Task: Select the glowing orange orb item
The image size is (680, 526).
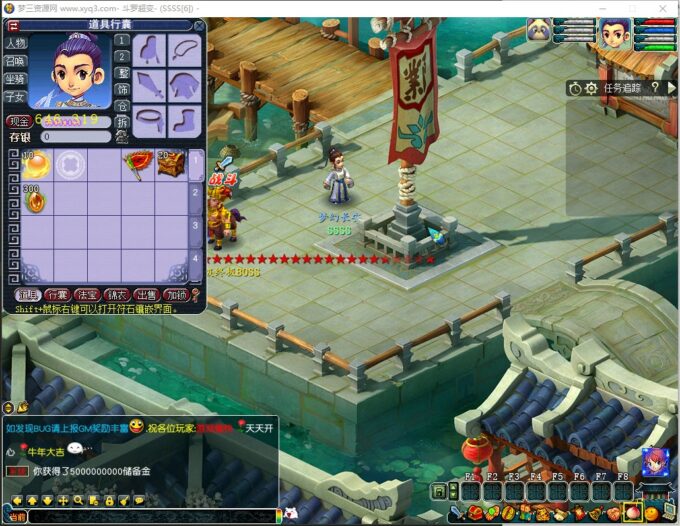Action: (x=35, y=164)
